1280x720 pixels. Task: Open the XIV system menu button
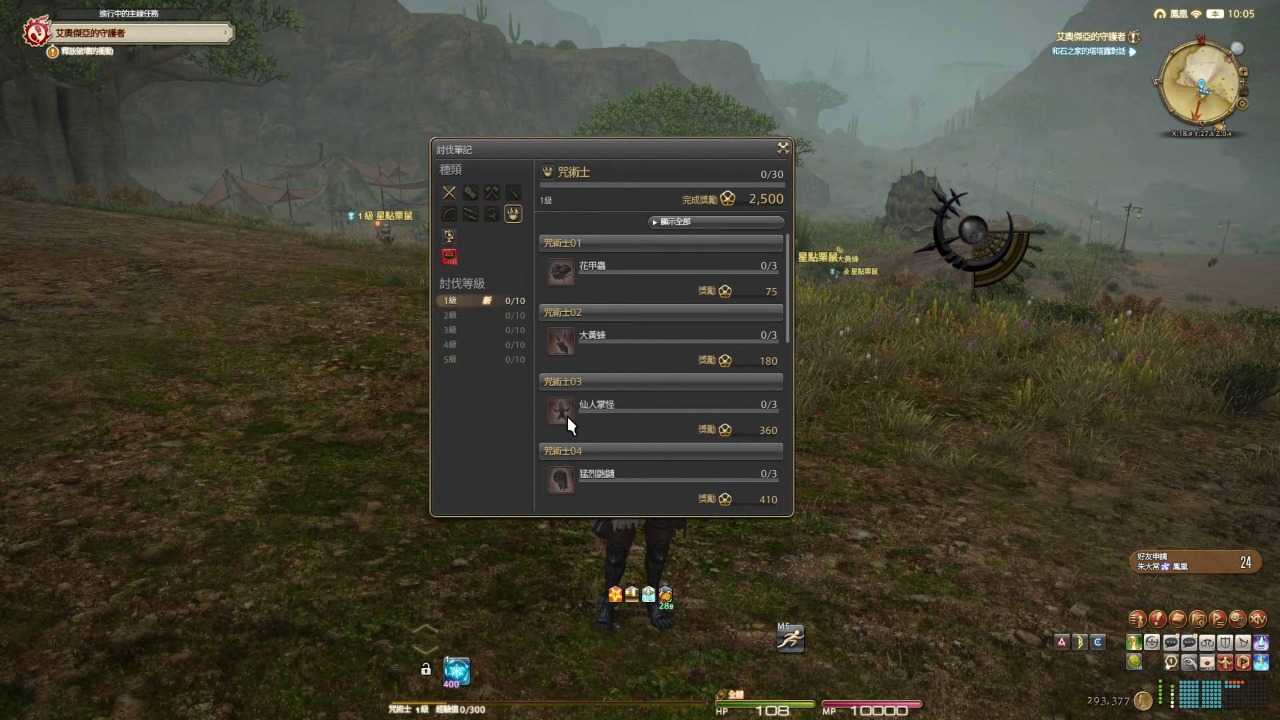1259,619
